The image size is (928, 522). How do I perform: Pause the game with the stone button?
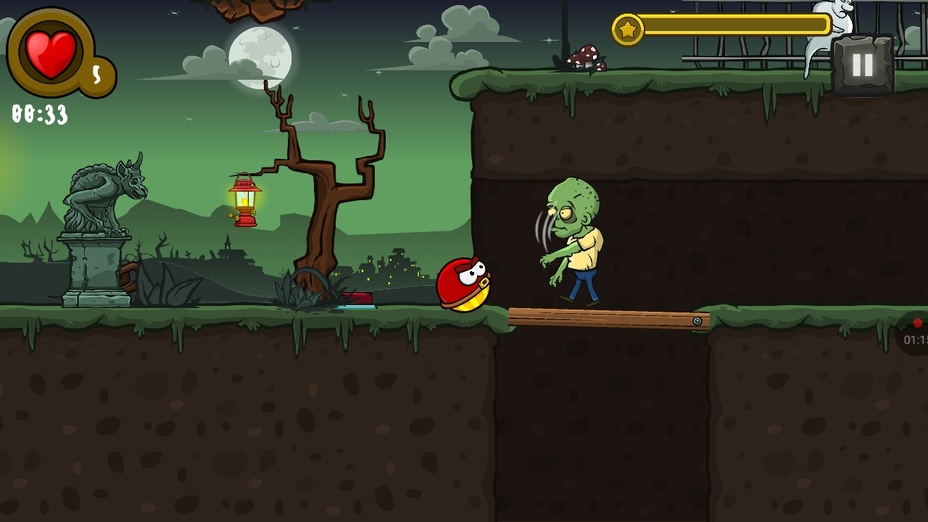tap(861, 66)
